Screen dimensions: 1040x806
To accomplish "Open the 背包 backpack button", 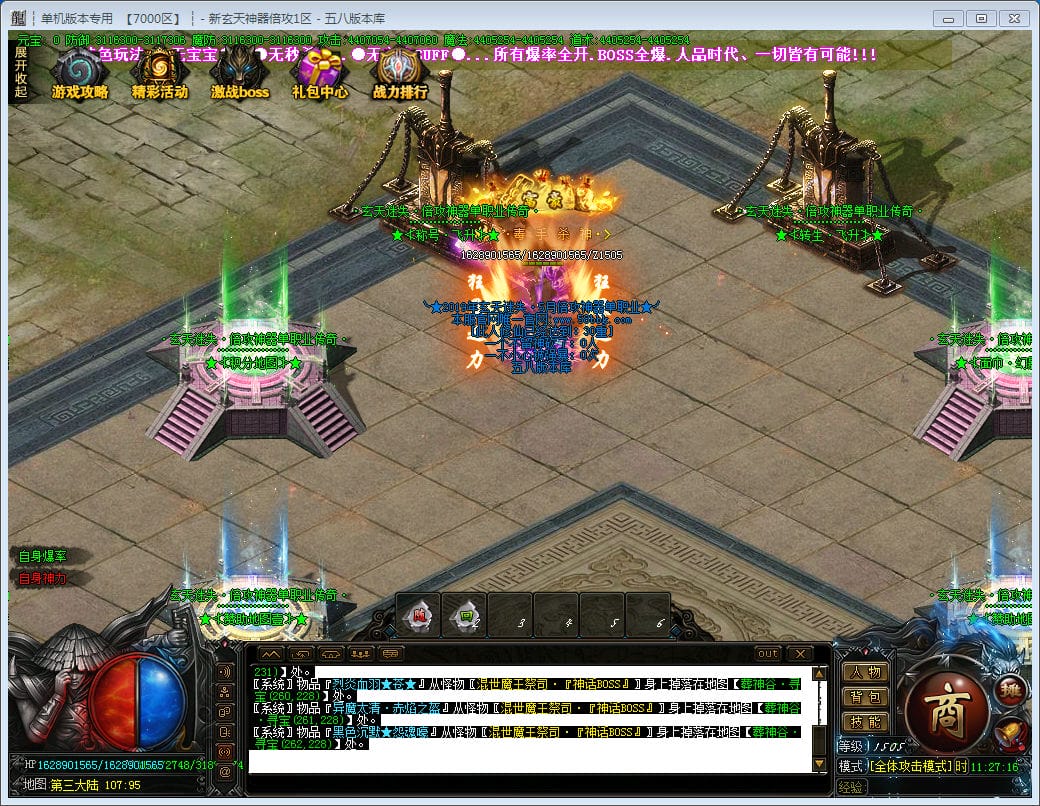I will click(865, 697).
